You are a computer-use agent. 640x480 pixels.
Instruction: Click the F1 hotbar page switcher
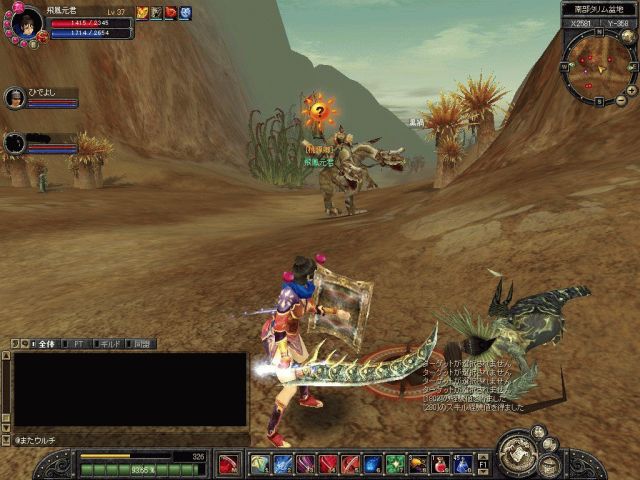(484, 463)
